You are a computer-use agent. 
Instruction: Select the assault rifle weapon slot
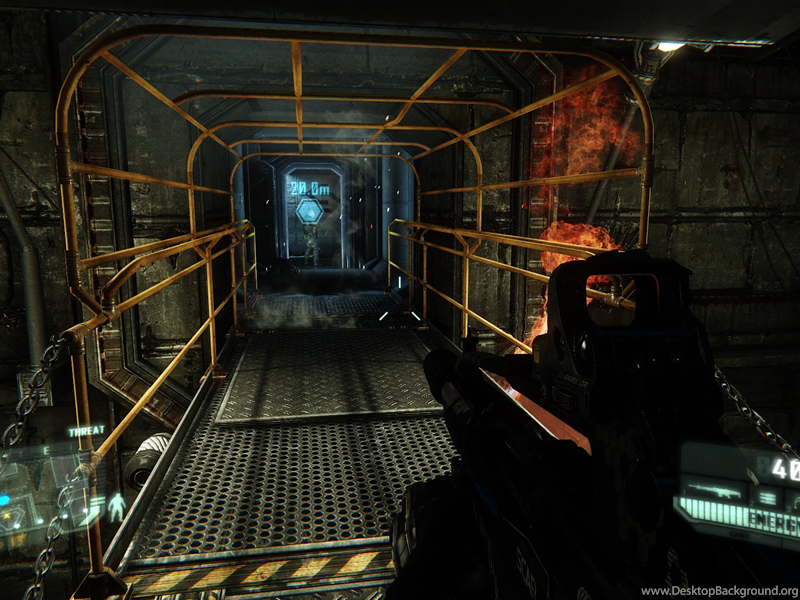point(713,492)
